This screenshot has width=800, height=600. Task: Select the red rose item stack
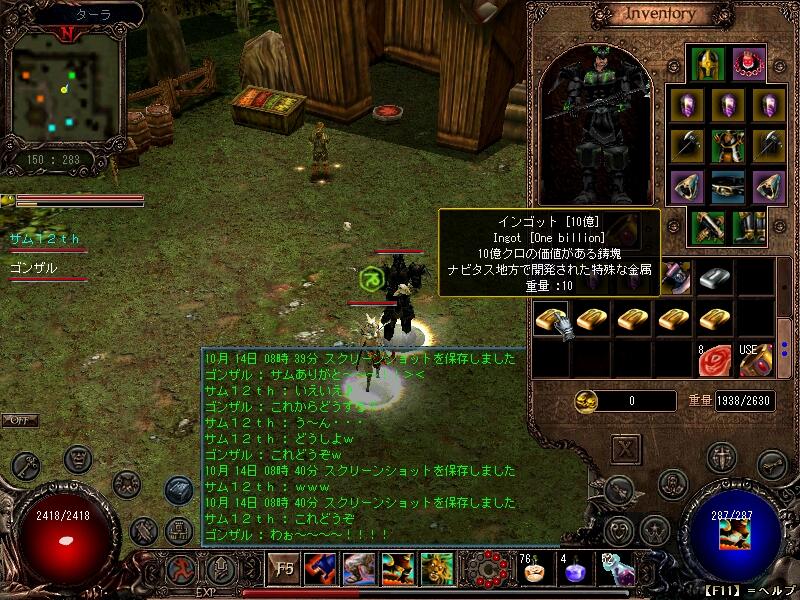pyautogui.click(x=714, y=360)
